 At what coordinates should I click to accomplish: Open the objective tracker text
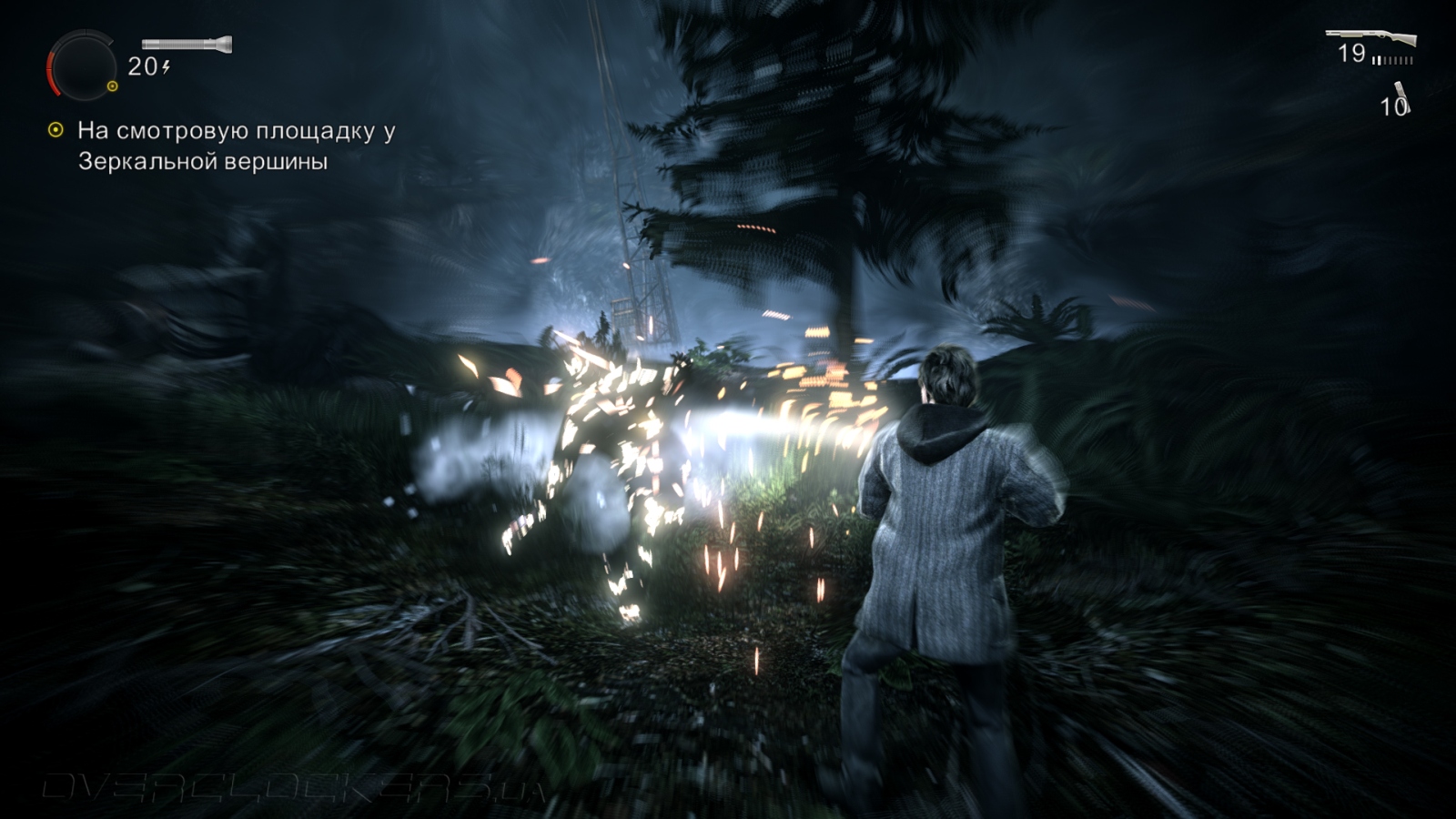click(x=236, y=146)
